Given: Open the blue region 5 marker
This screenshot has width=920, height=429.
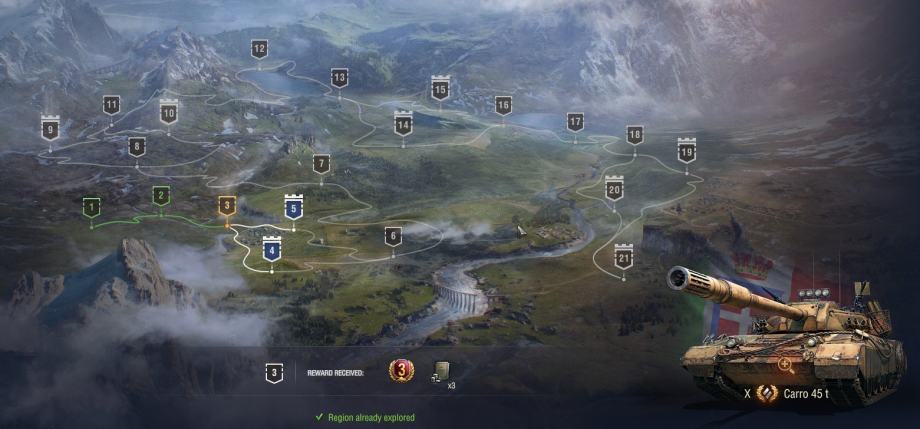Looking at the screenshot, I should (293, 207).
